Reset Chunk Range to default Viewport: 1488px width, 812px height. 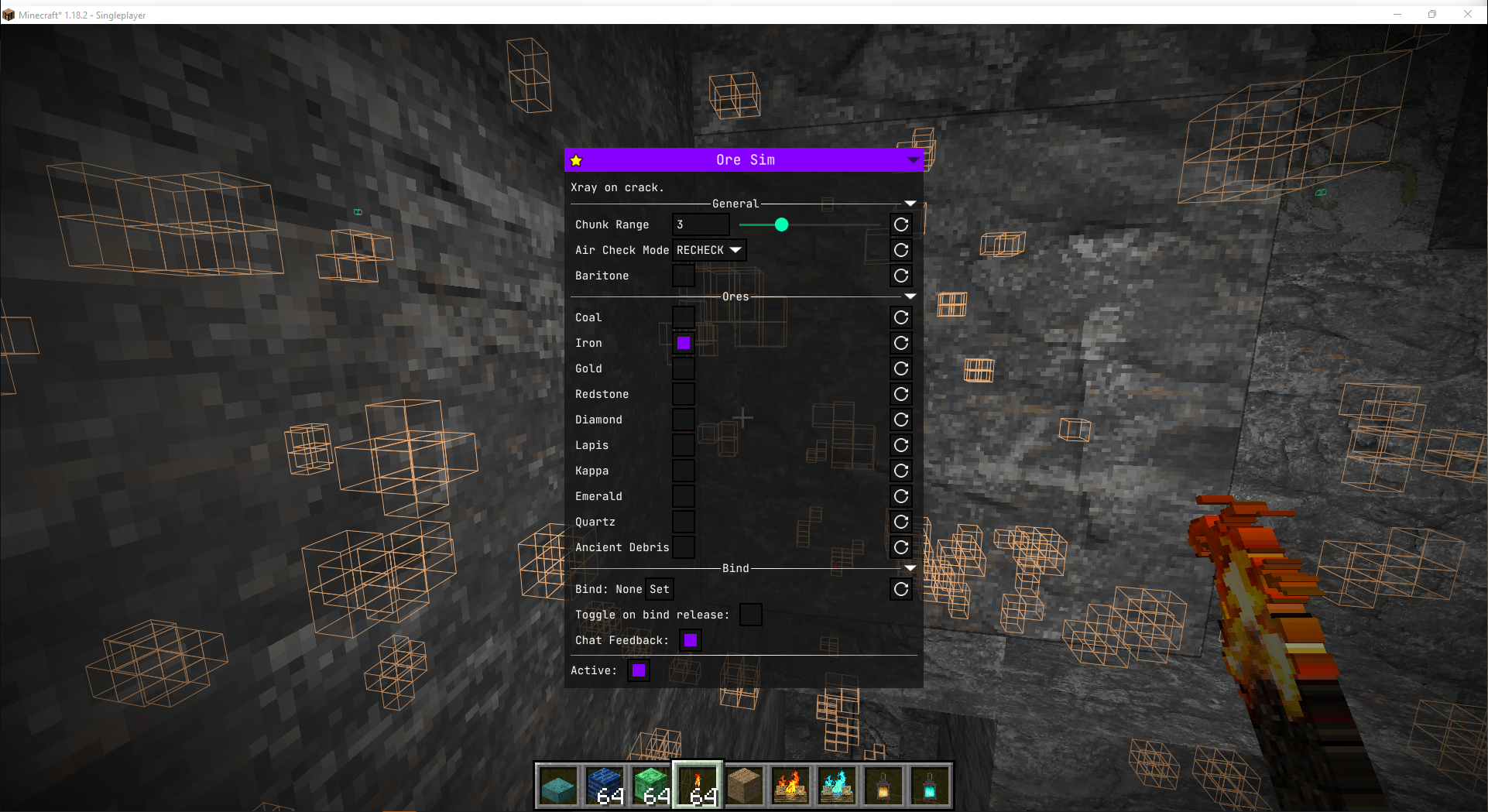pyautogui.click(x=900, y=224)
